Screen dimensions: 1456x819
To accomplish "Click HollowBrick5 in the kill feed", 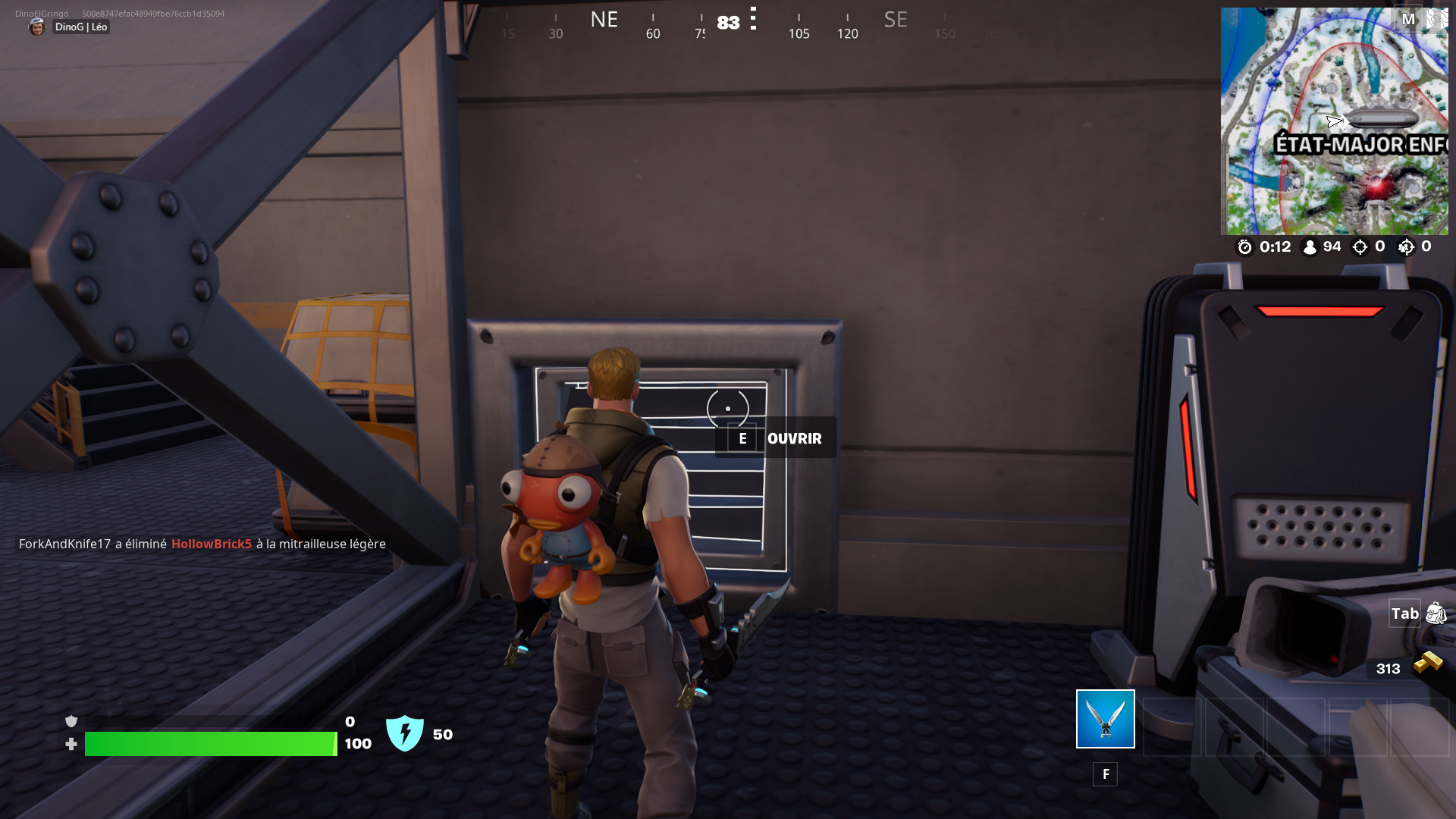I will pos(213,544).
